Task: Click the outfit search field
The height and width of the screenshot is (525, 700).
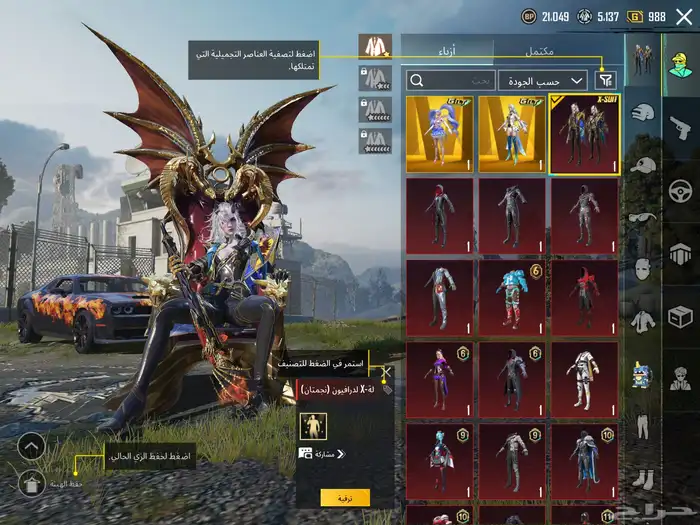Action: 450,80
